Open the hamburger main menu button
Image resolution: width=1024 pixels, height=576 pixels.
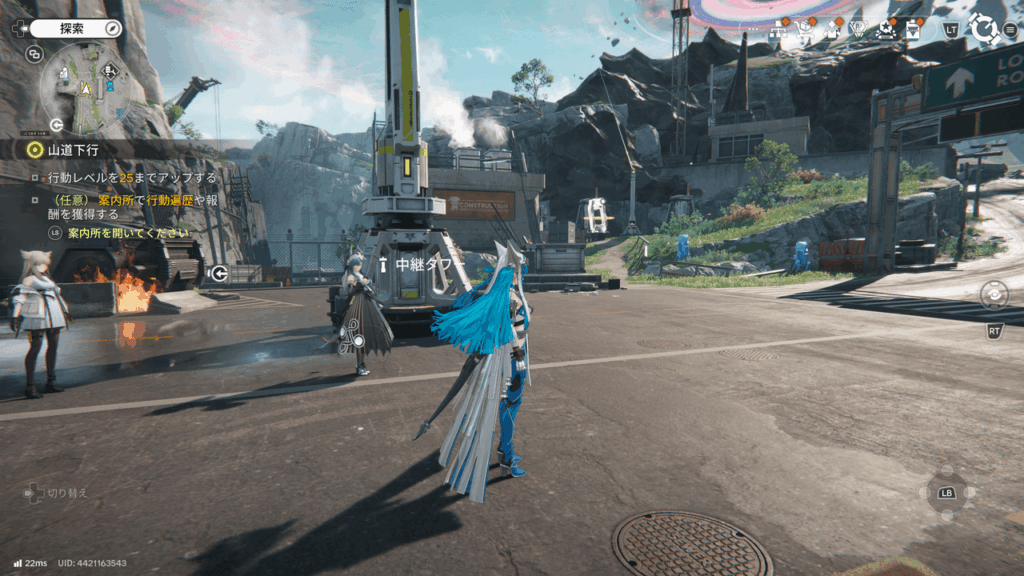tap(1010, 30)
